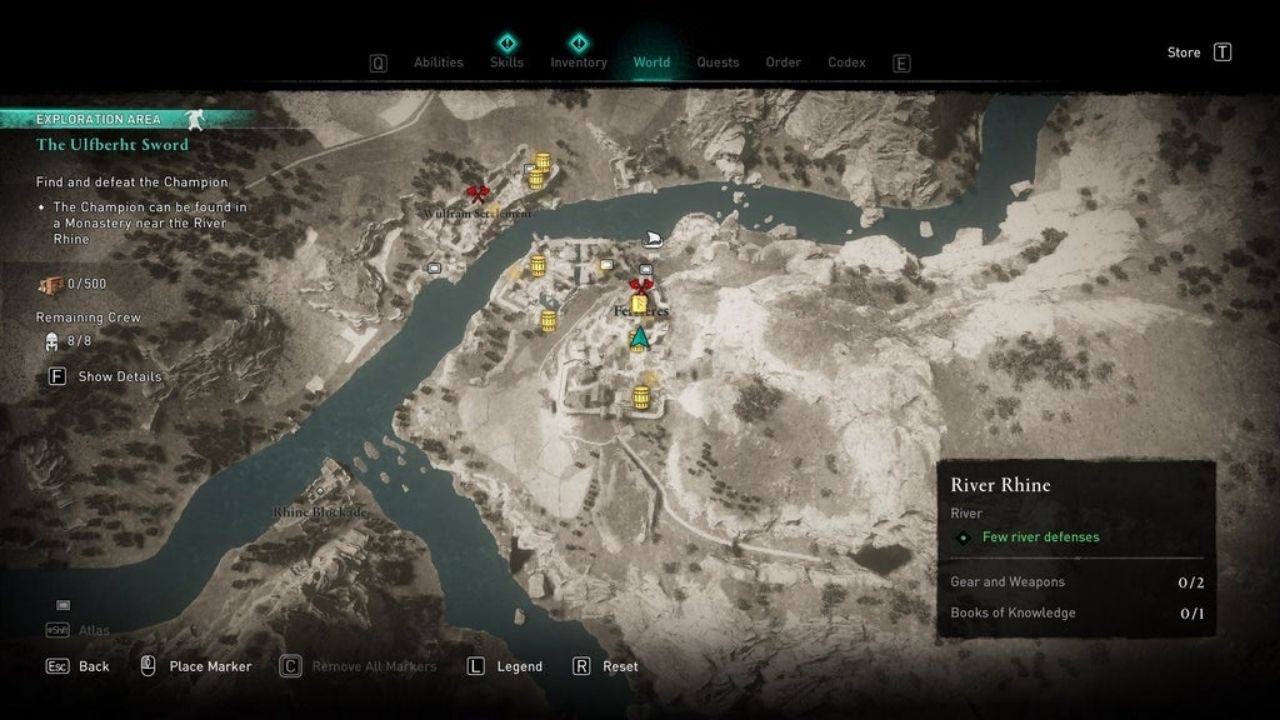
Task: Open the Skills tab
Action: pyautogui.click(x=507, y=62)
